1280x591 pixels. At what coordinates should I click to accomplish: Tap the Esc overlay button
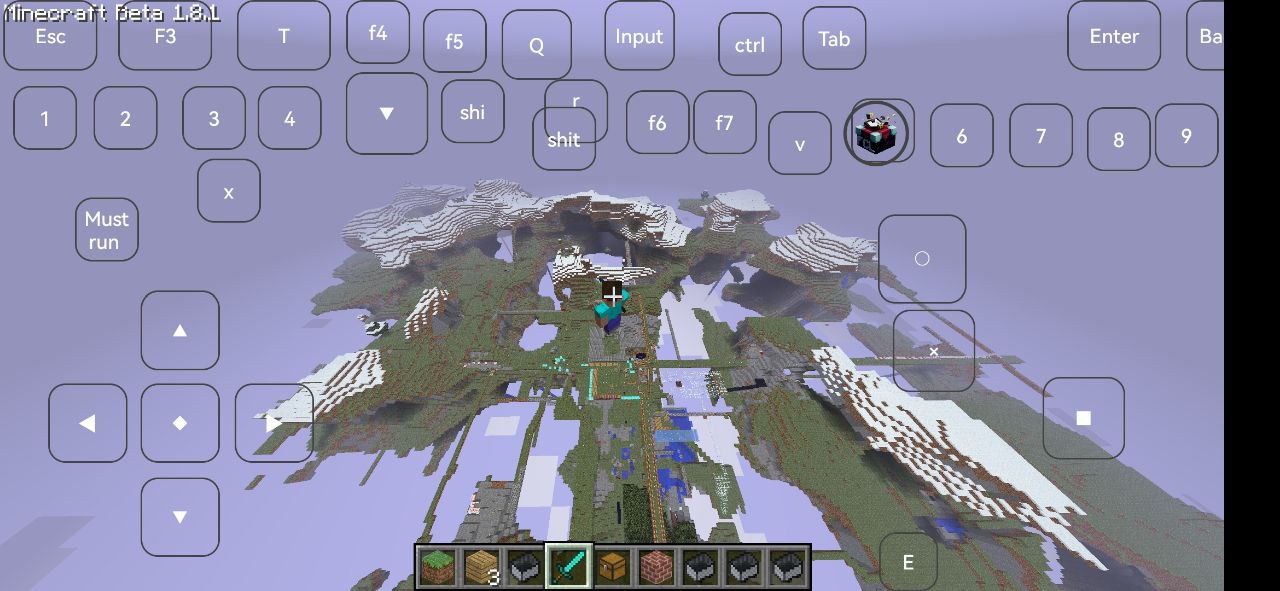(50, 37)
